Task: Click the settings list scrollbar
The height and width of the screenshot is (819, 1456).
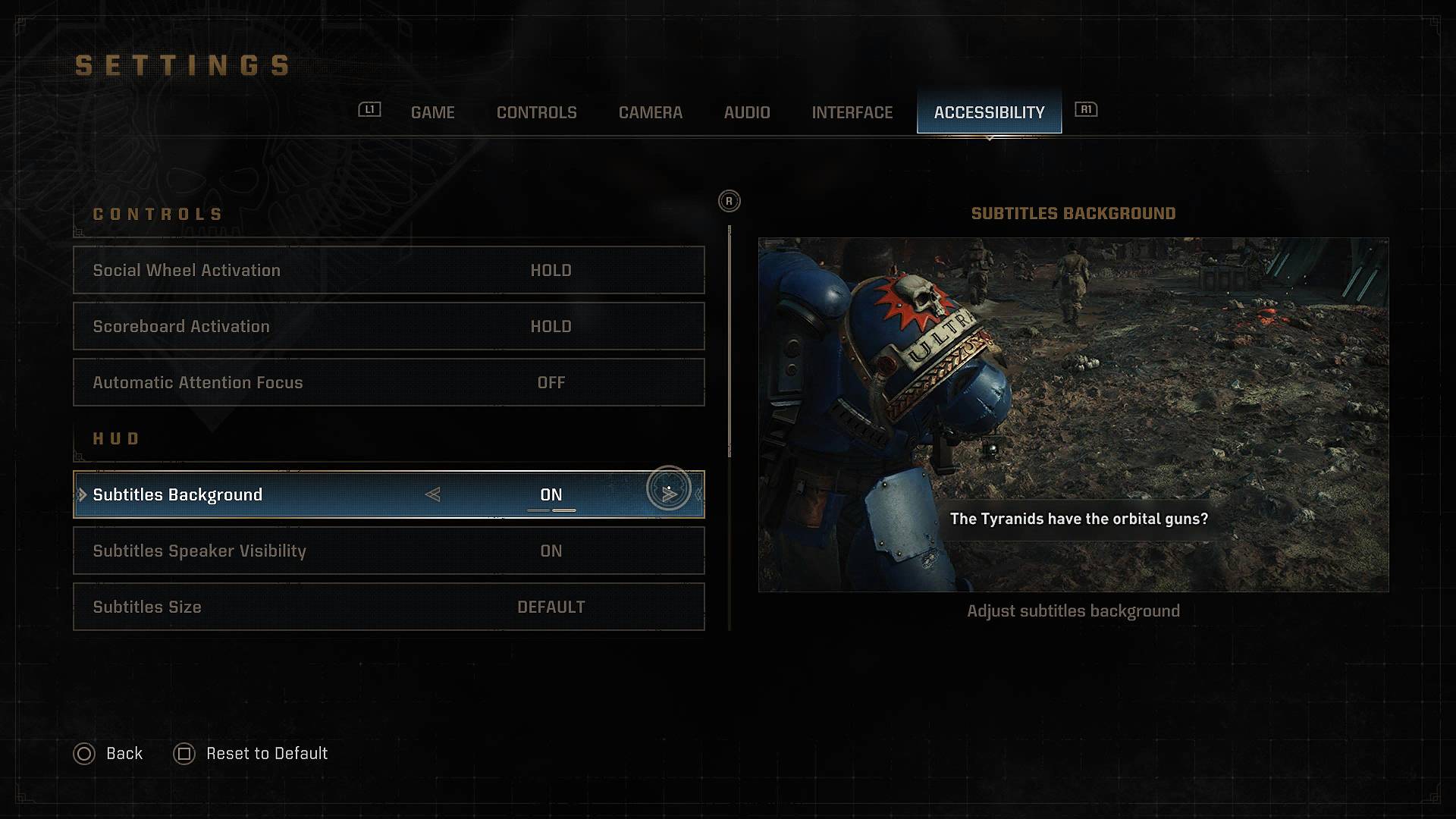Action: [x=730, y=341]
